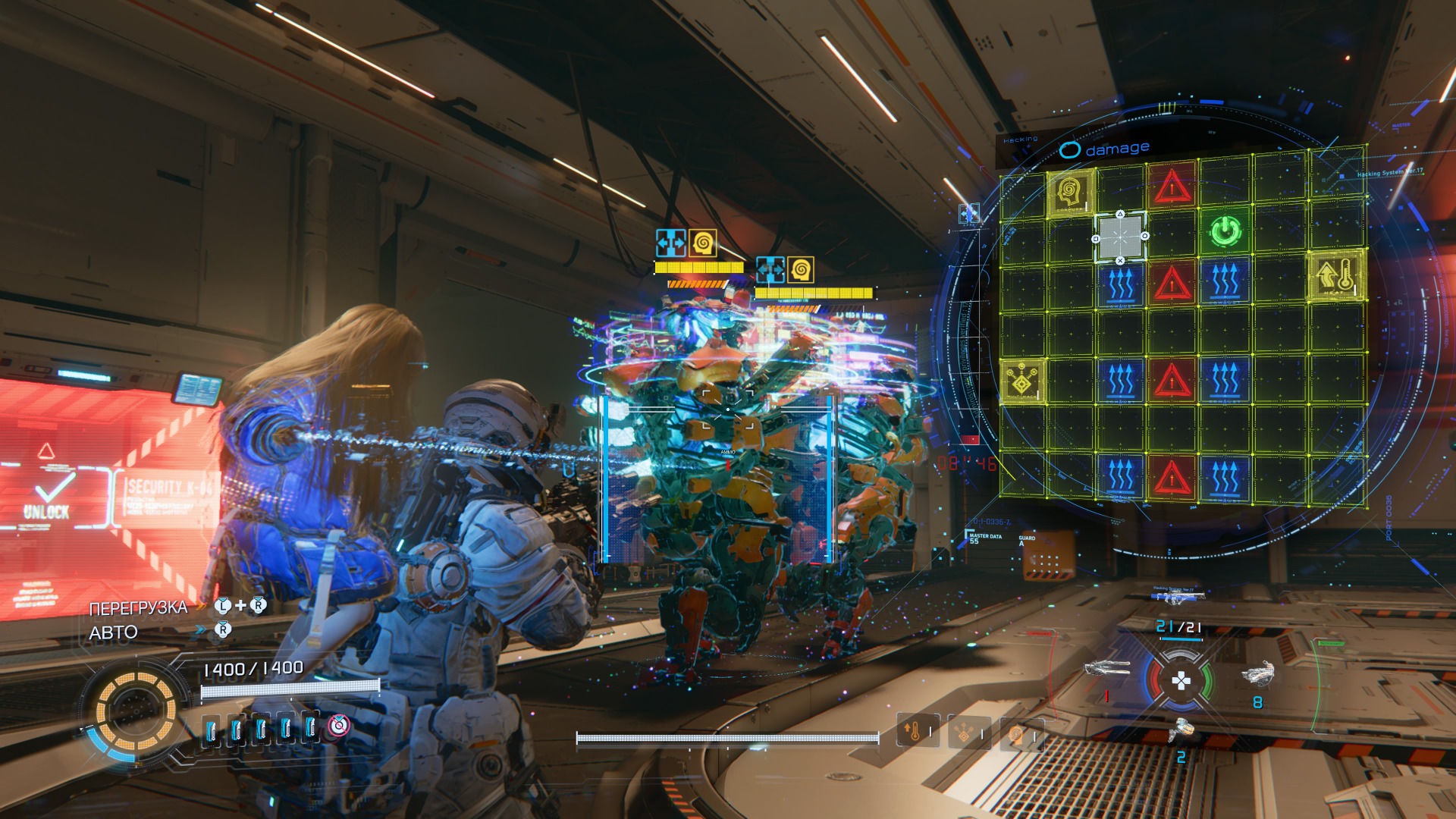The height and width of the screenshot is (819, 1456).
Task: Click the equipped weapon icon above 21/21
Action: click(x=1178, y=599)
